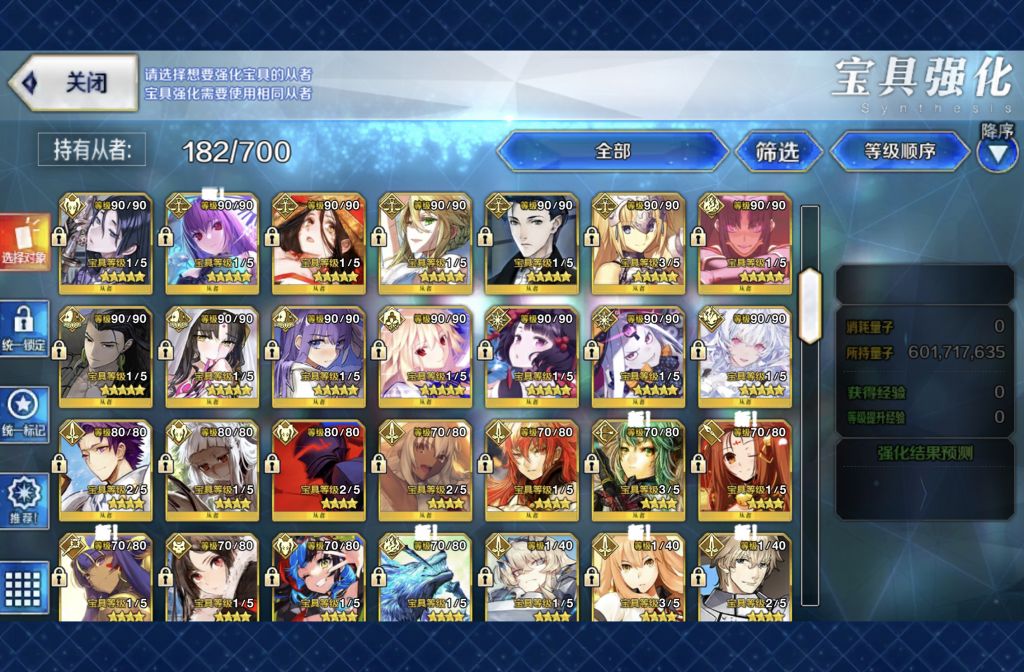Activate the 统一标记 star button

tap(25, 416)
